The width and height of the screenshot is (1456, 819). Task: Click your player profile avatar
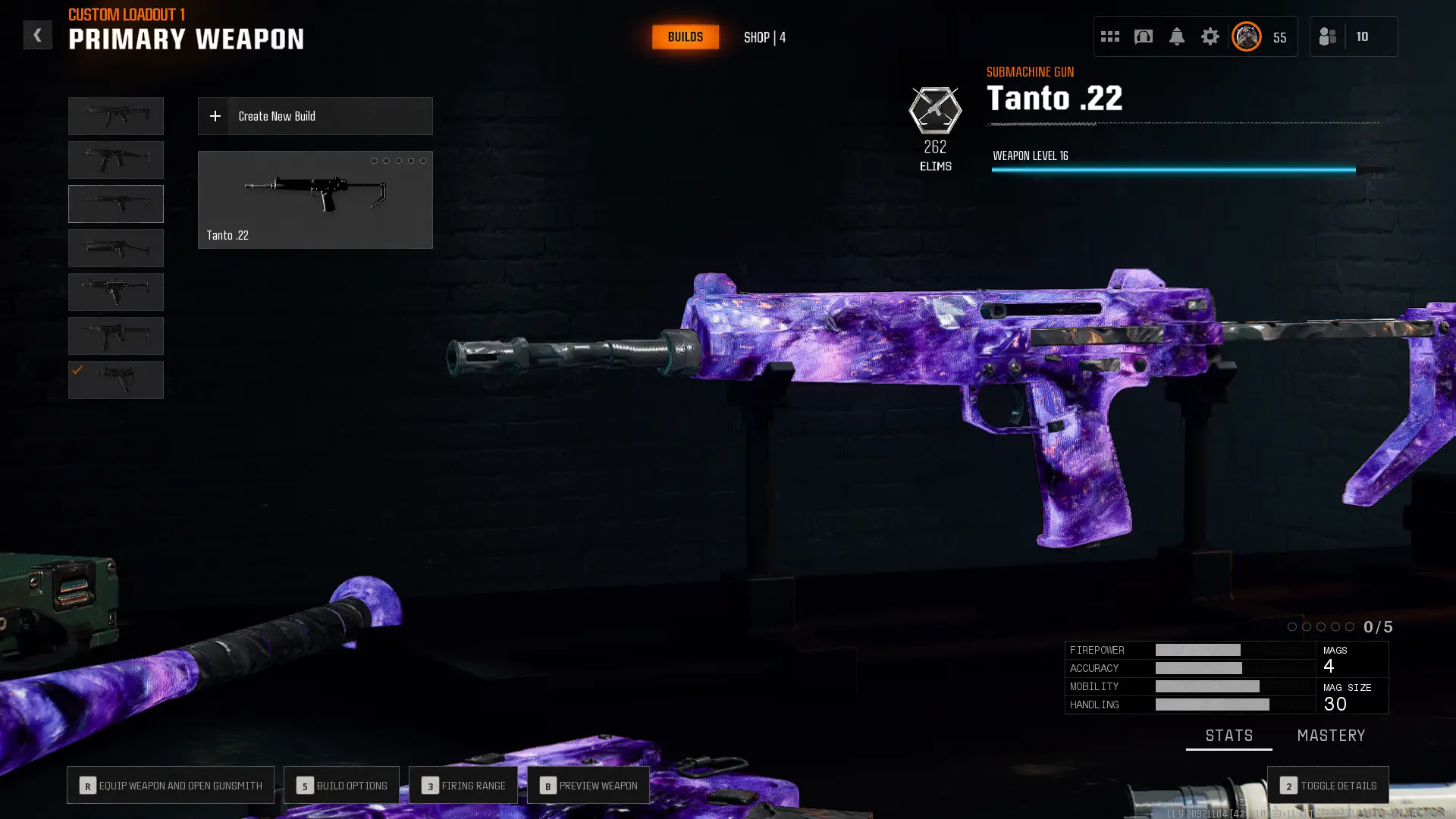[x=1246, y=36]
